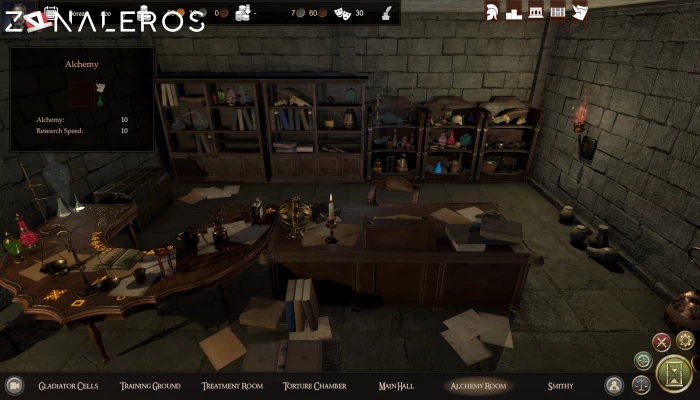Switch to the Smithy room
This screenshot has height=400, width=700.
click(560, 385)
